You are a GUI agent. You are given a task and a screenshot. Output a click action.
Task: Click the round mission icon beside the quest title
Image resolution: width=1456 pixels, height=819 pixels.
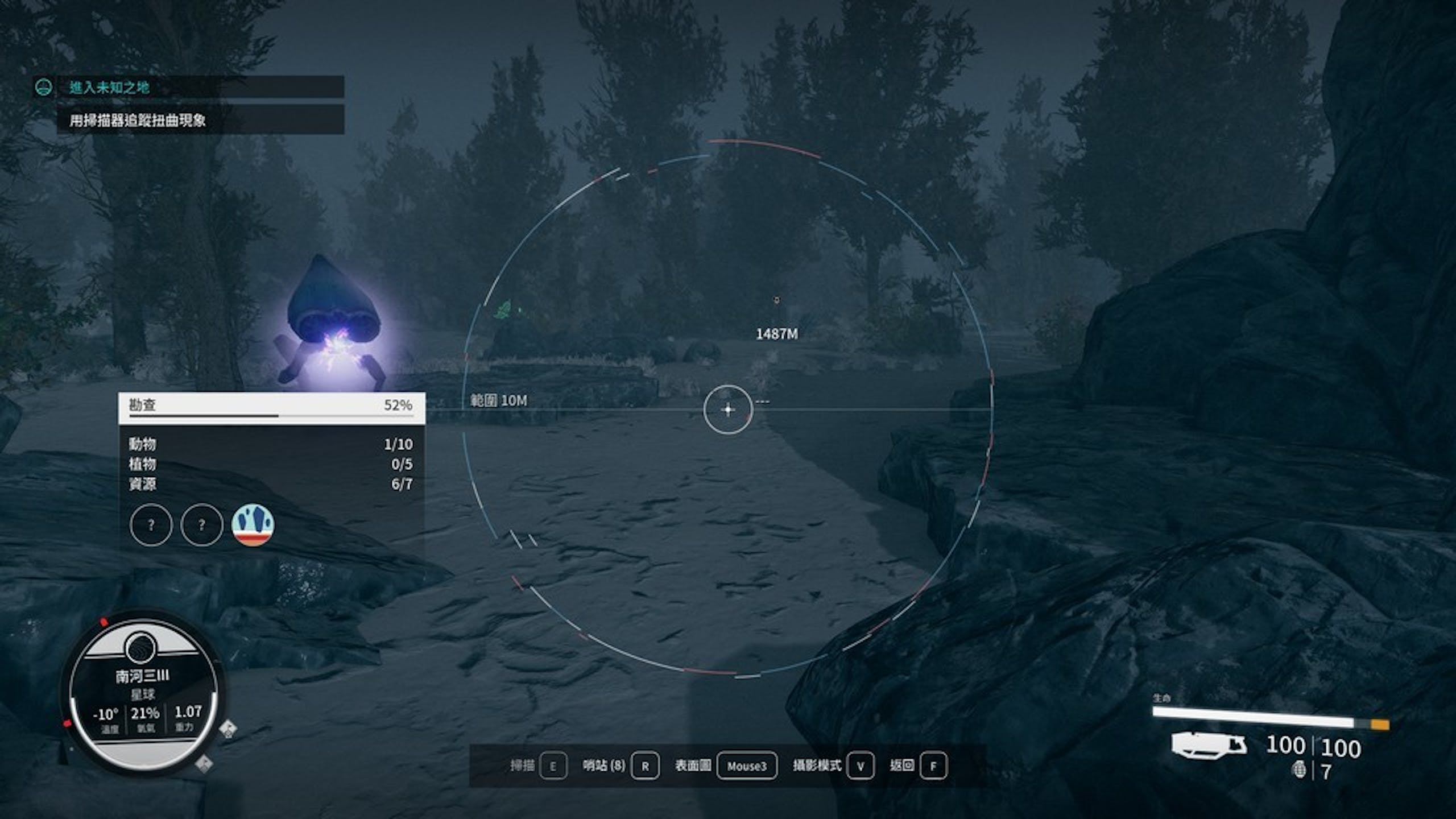pos(43,87)
